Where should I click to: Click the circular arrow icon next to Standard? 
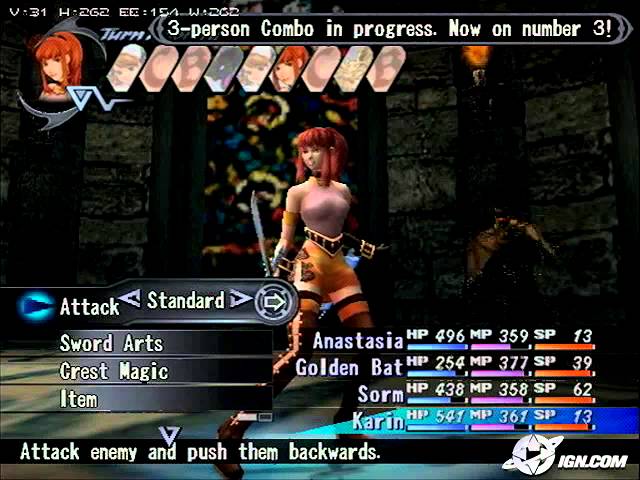coord(273,301)
